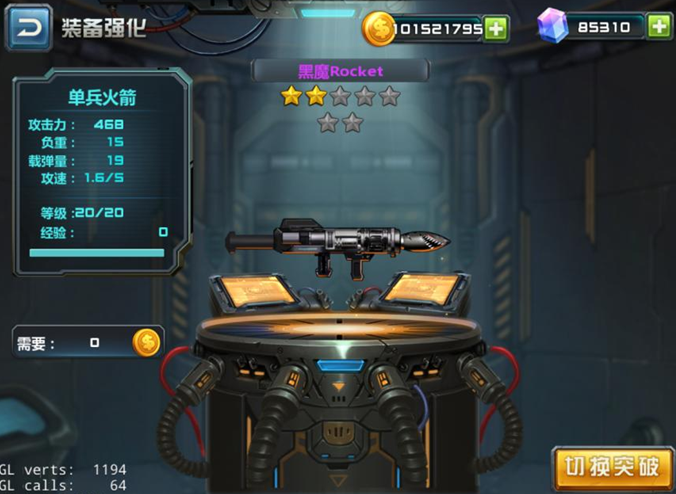
Task: Tap the 切换突破 button
Action: tap(611, 467)
